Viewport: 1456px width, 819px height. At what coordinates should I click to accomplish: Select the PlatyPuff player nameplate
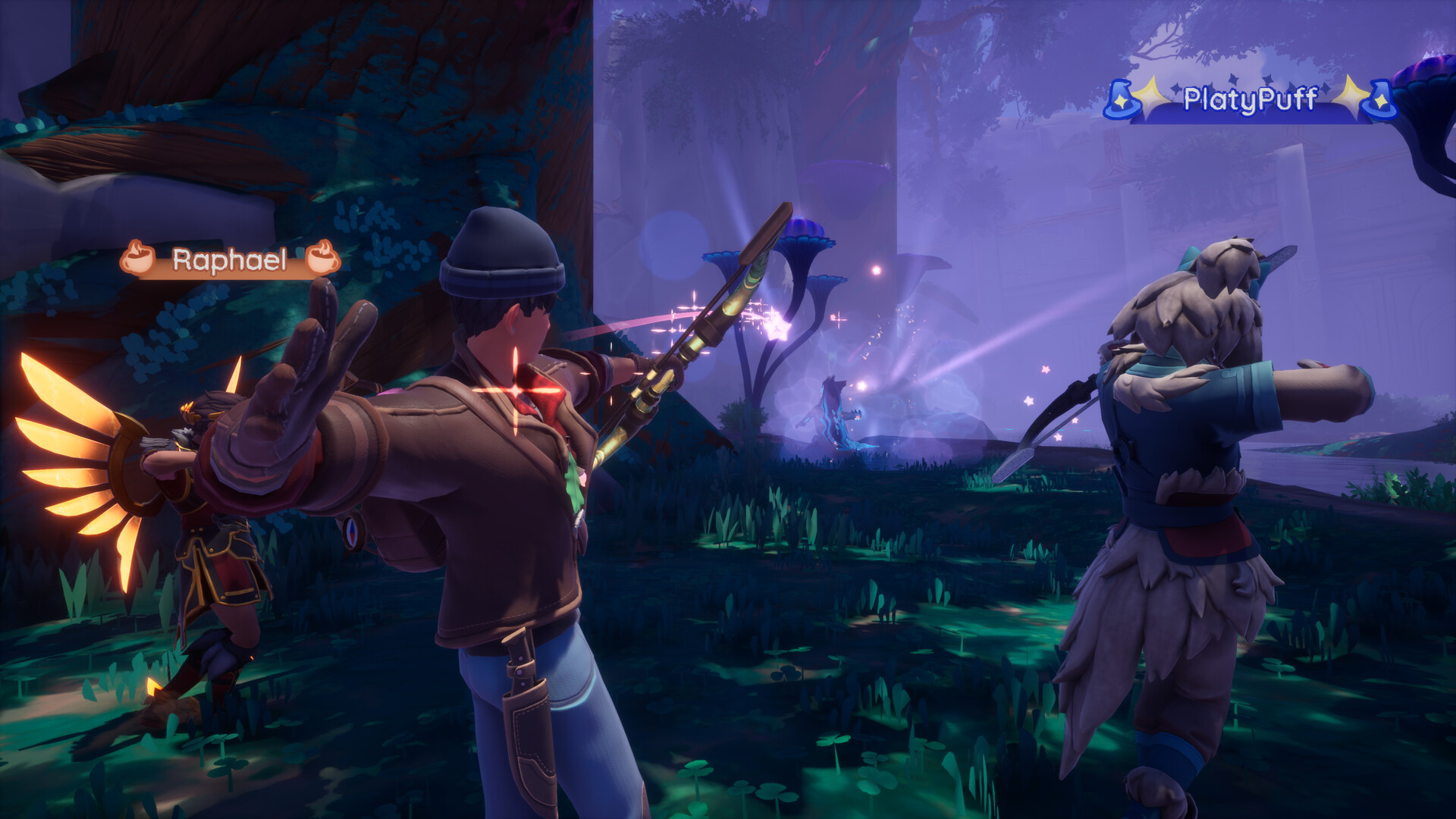(x=1250, y=99)
